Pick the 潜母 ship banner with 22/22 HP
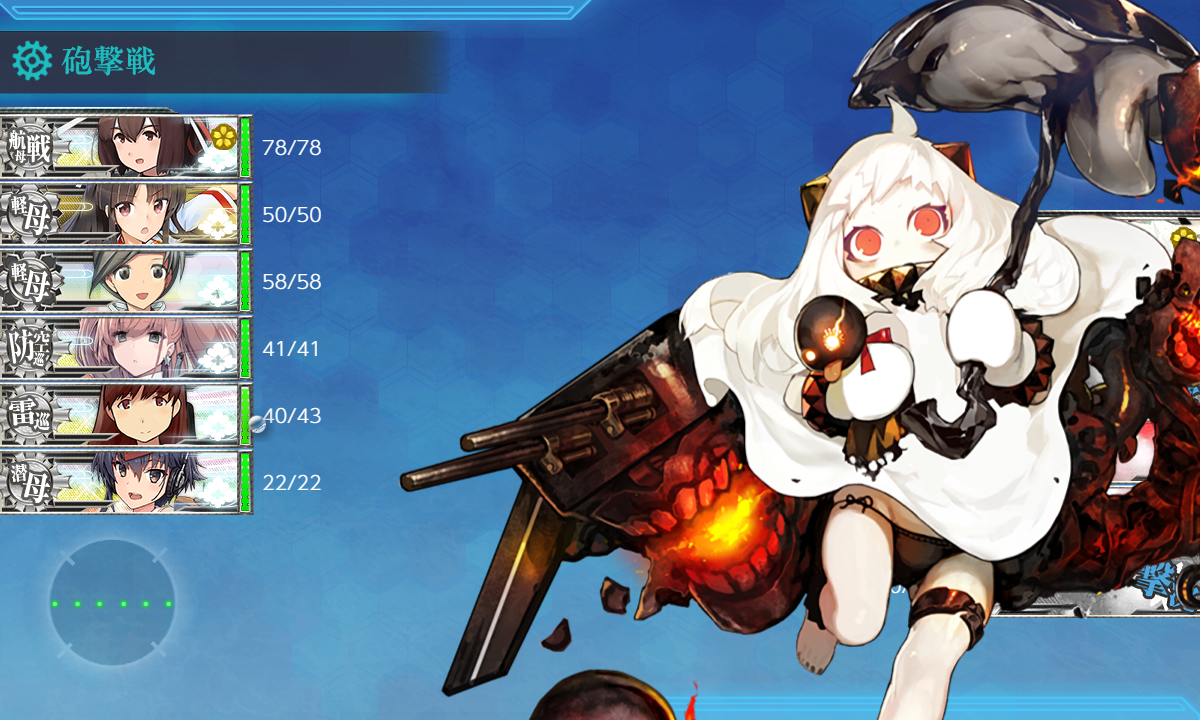 click(x=125, y=482)
